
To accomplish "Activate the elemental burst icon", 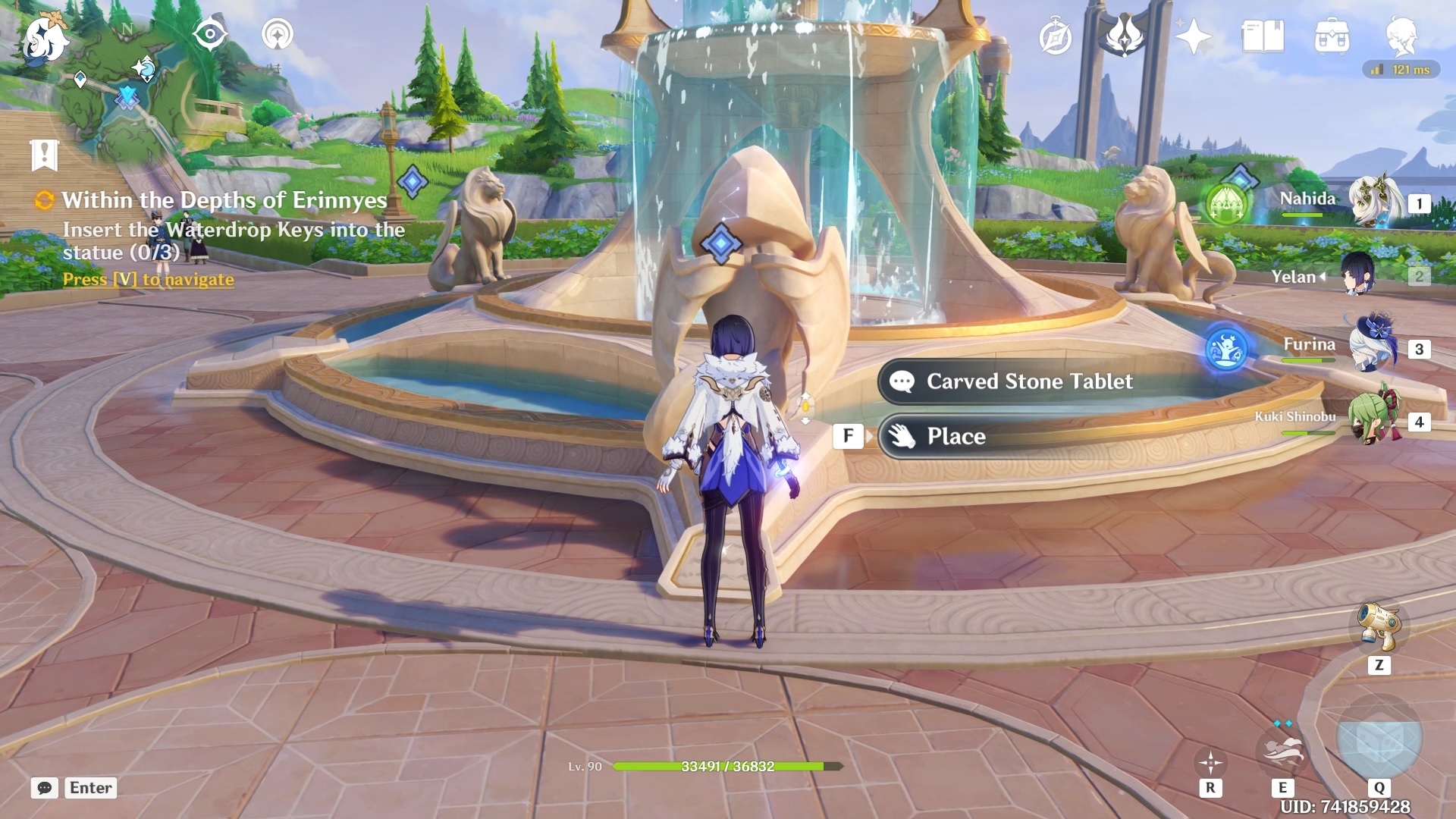I will [1379, 740].
